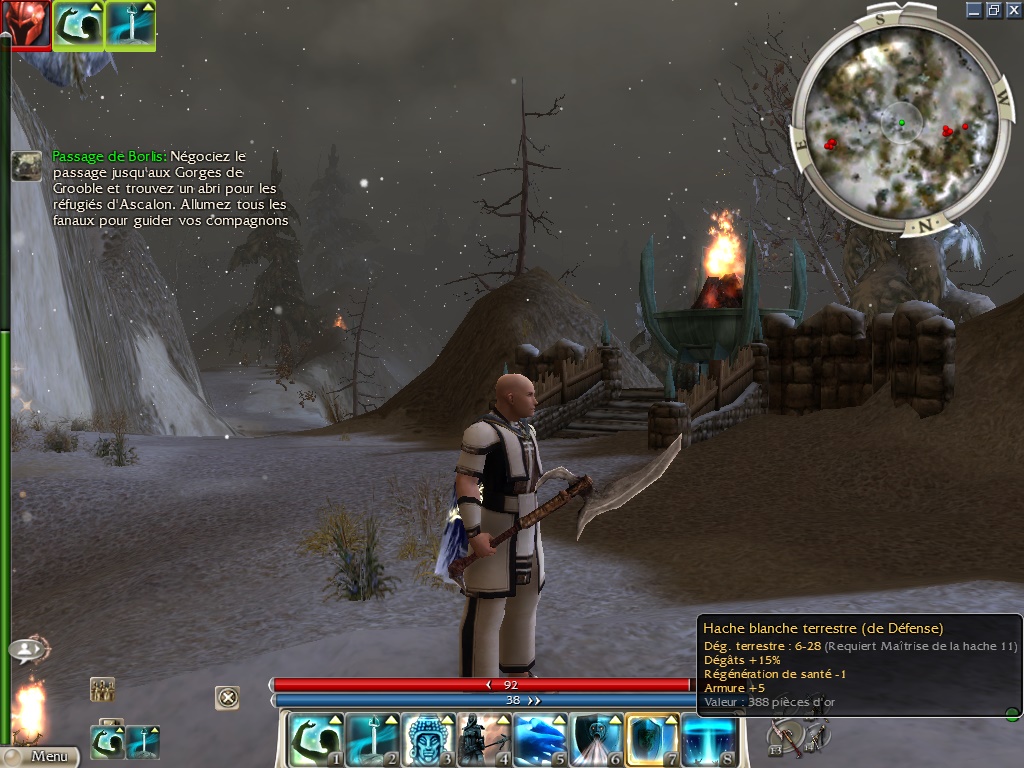1024x768 pixels.
Task: Activate the stone face skill in slot 3
Action: (426, 741)
